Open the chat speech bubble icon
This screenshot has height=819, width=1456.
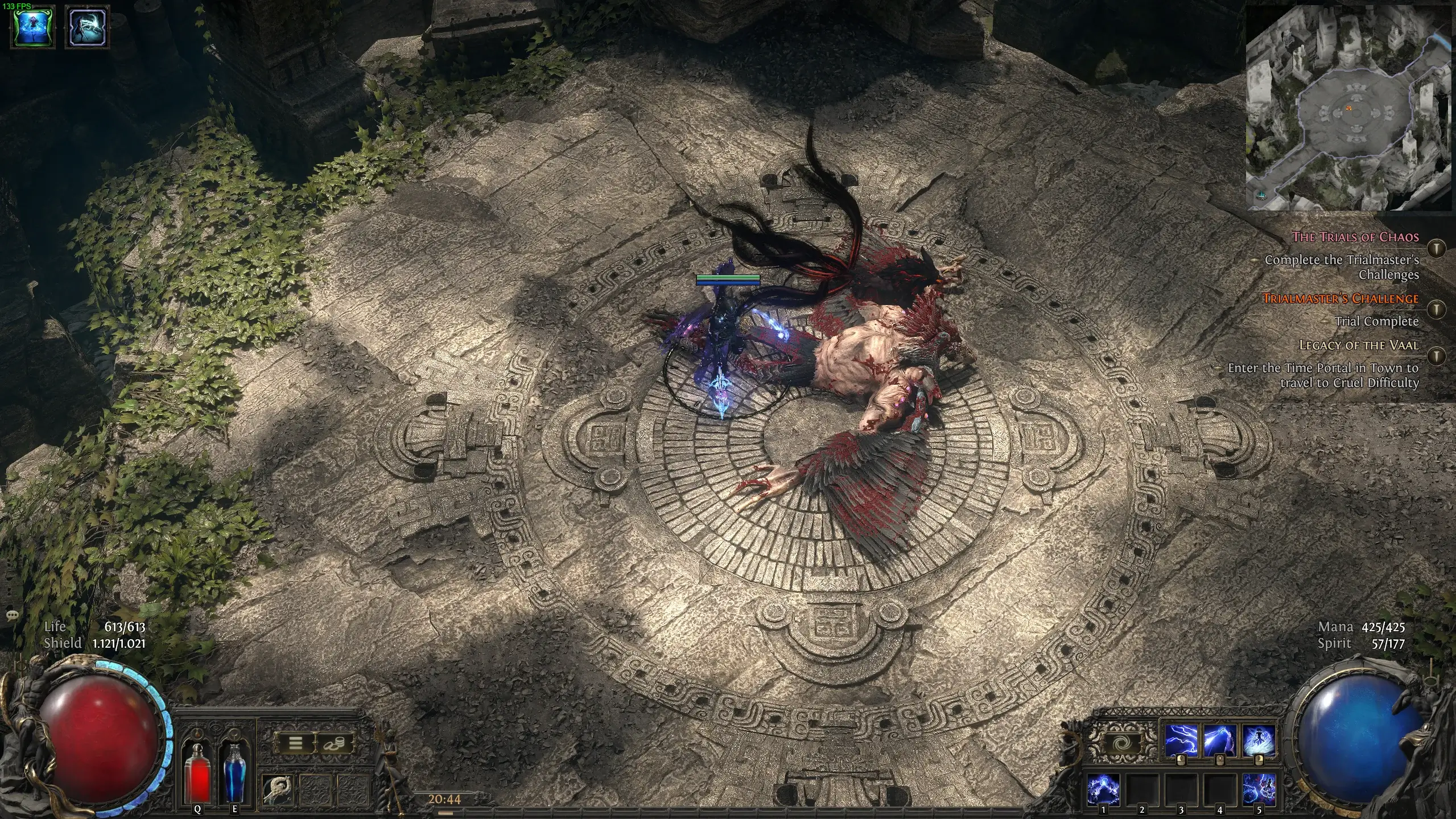[x=12, y=615]
